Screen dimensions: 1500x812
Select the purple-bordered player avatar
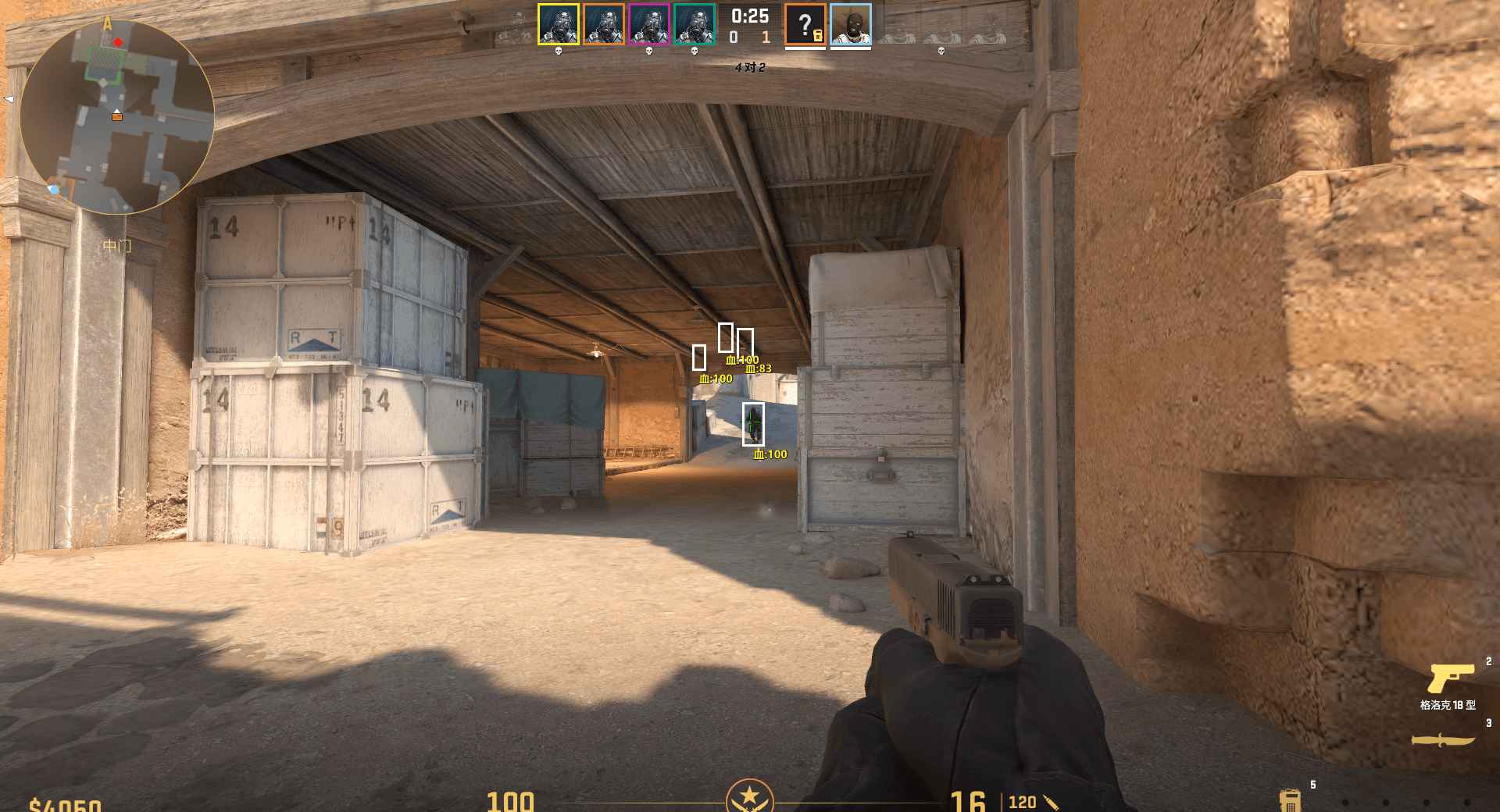648,24
